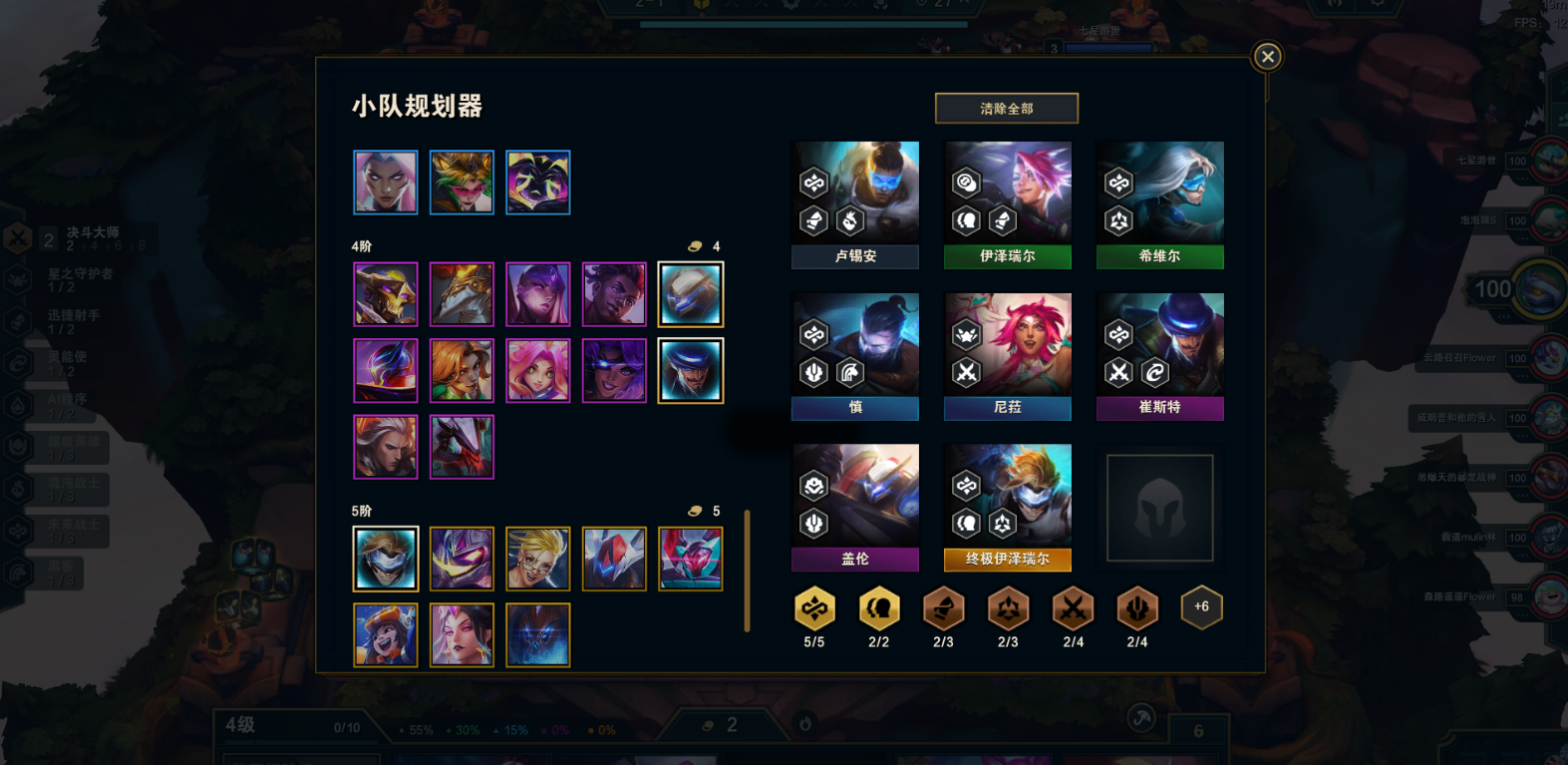Viewport: 1568px width, 765px height.
Task: Click the 清除全部 clear all button
Action: pyautogui.click(x=1006, y=109)
